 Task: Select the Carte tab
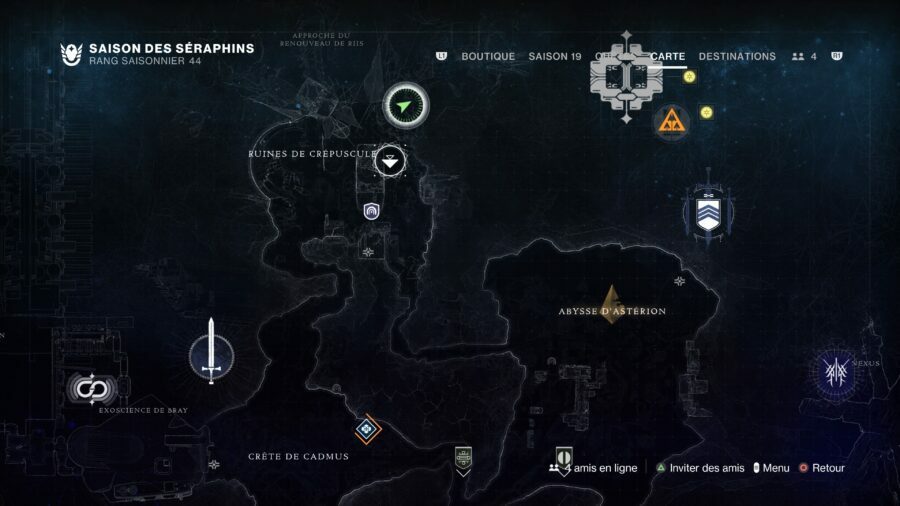point(668,56)
